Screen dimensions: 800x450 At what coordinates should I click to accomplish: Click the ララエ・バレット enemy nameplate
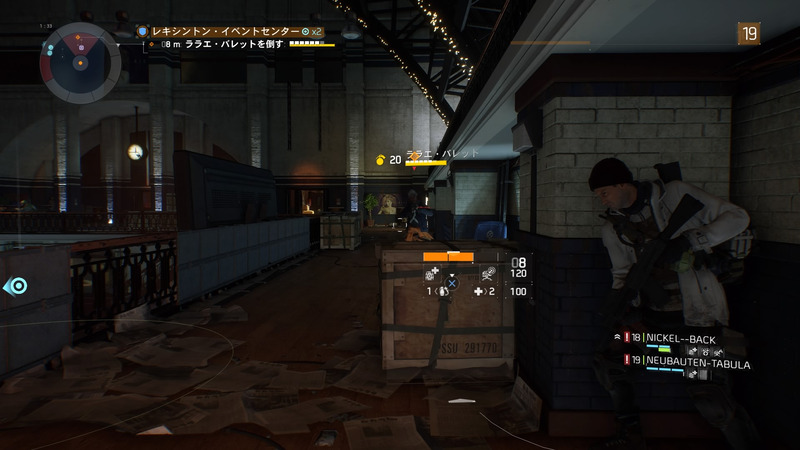442,153
